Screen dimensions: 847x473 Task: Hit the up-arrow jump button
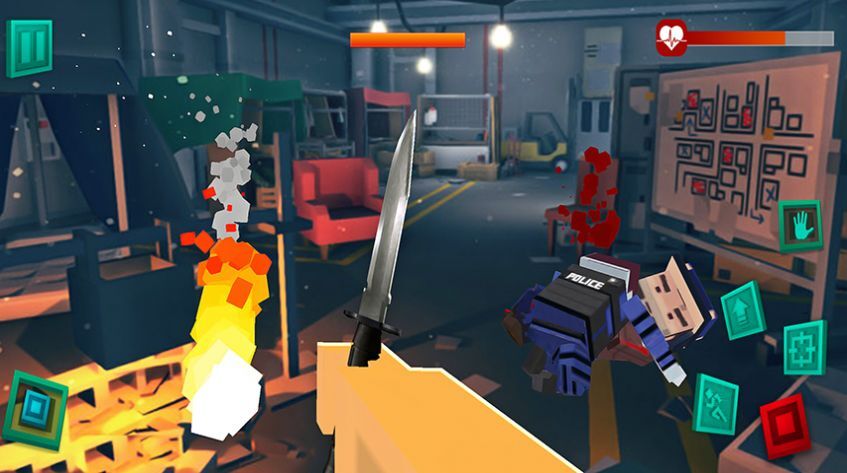pos(742,310)
